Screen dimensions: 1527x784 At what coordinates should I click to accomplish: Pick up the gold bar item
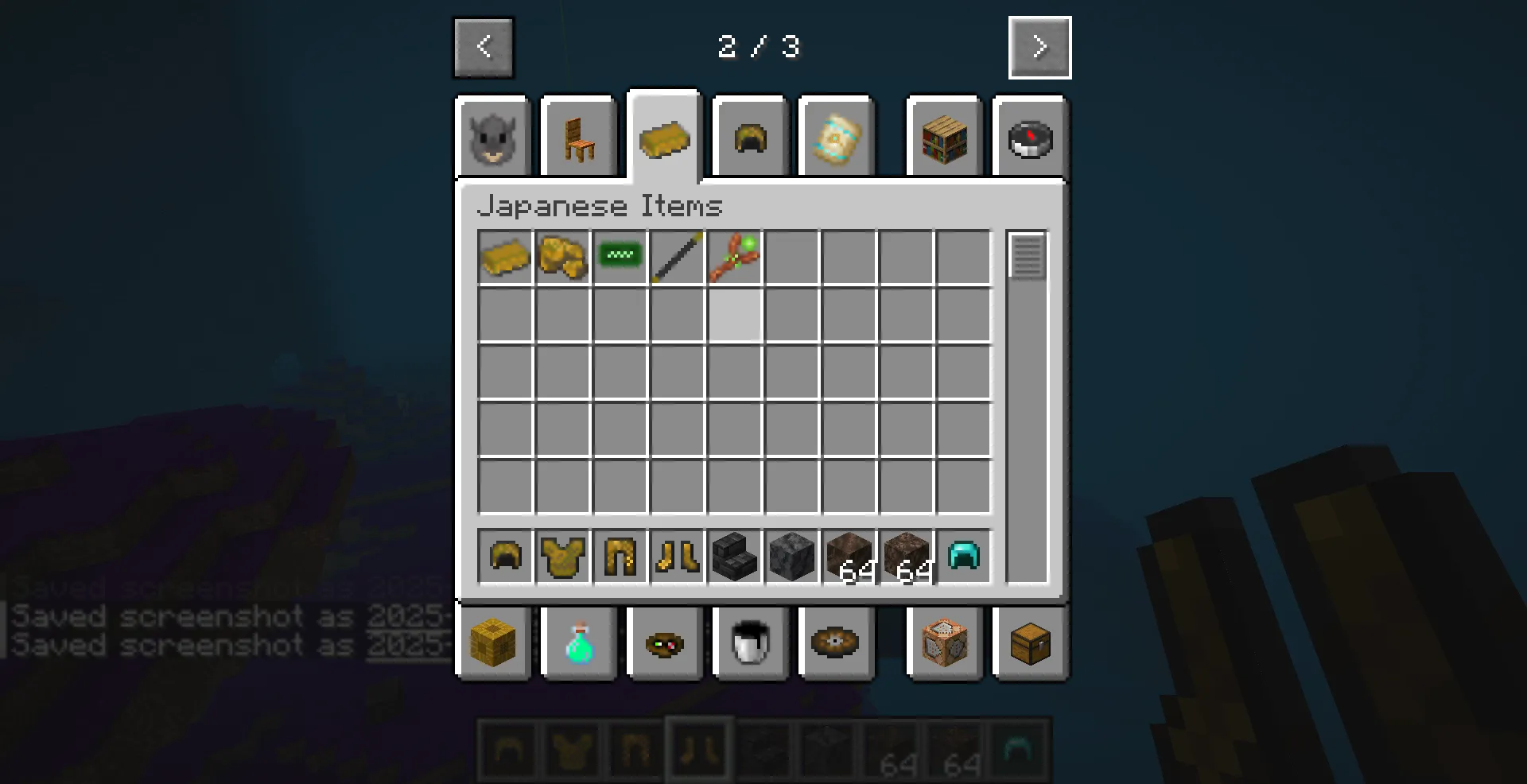click(x=505, y=256)
